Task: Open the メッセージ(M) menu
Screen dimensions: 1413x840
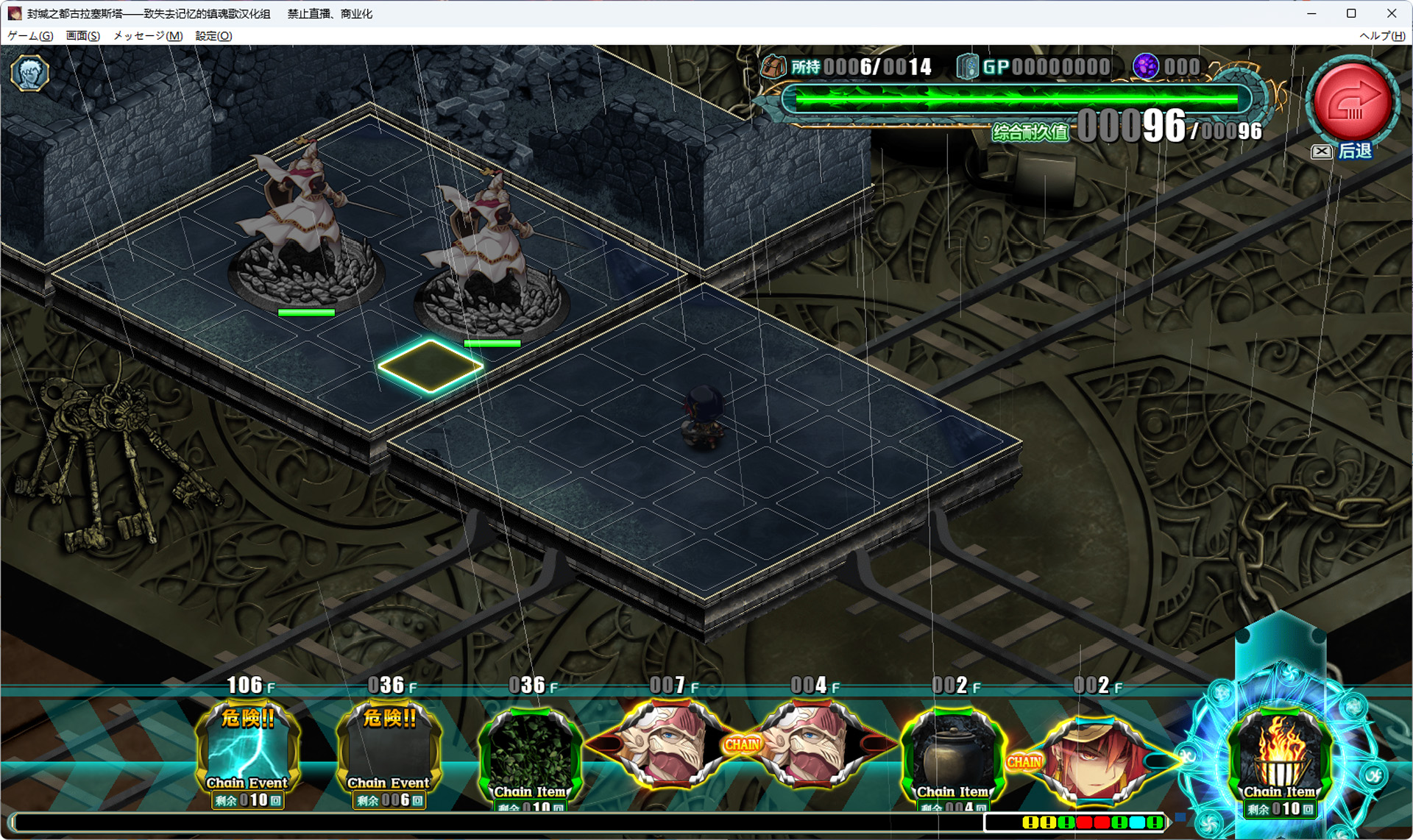Action: (148, 35)
